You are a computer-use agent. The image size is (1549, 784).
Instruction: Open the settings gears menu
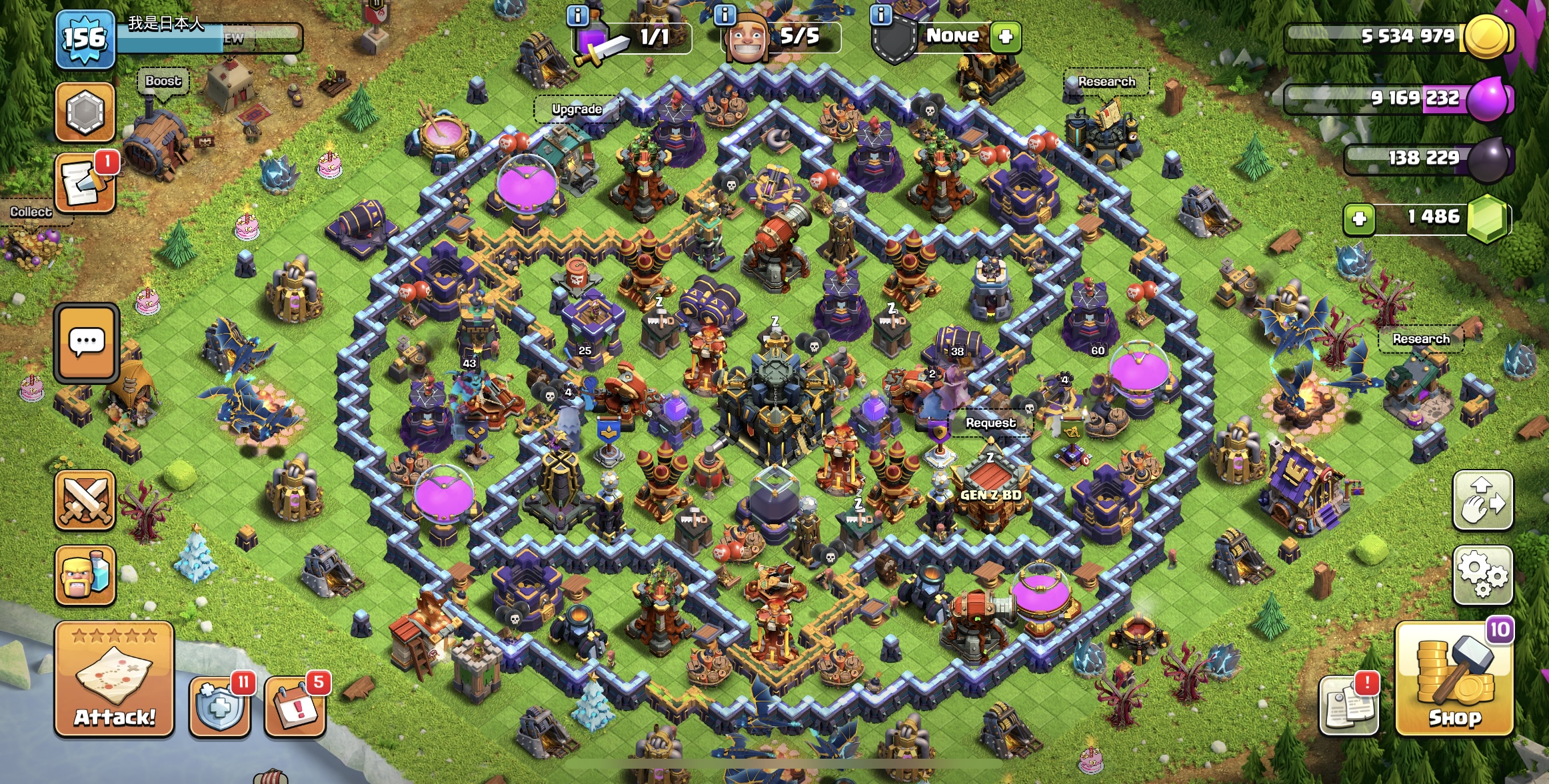[1482, 575]
